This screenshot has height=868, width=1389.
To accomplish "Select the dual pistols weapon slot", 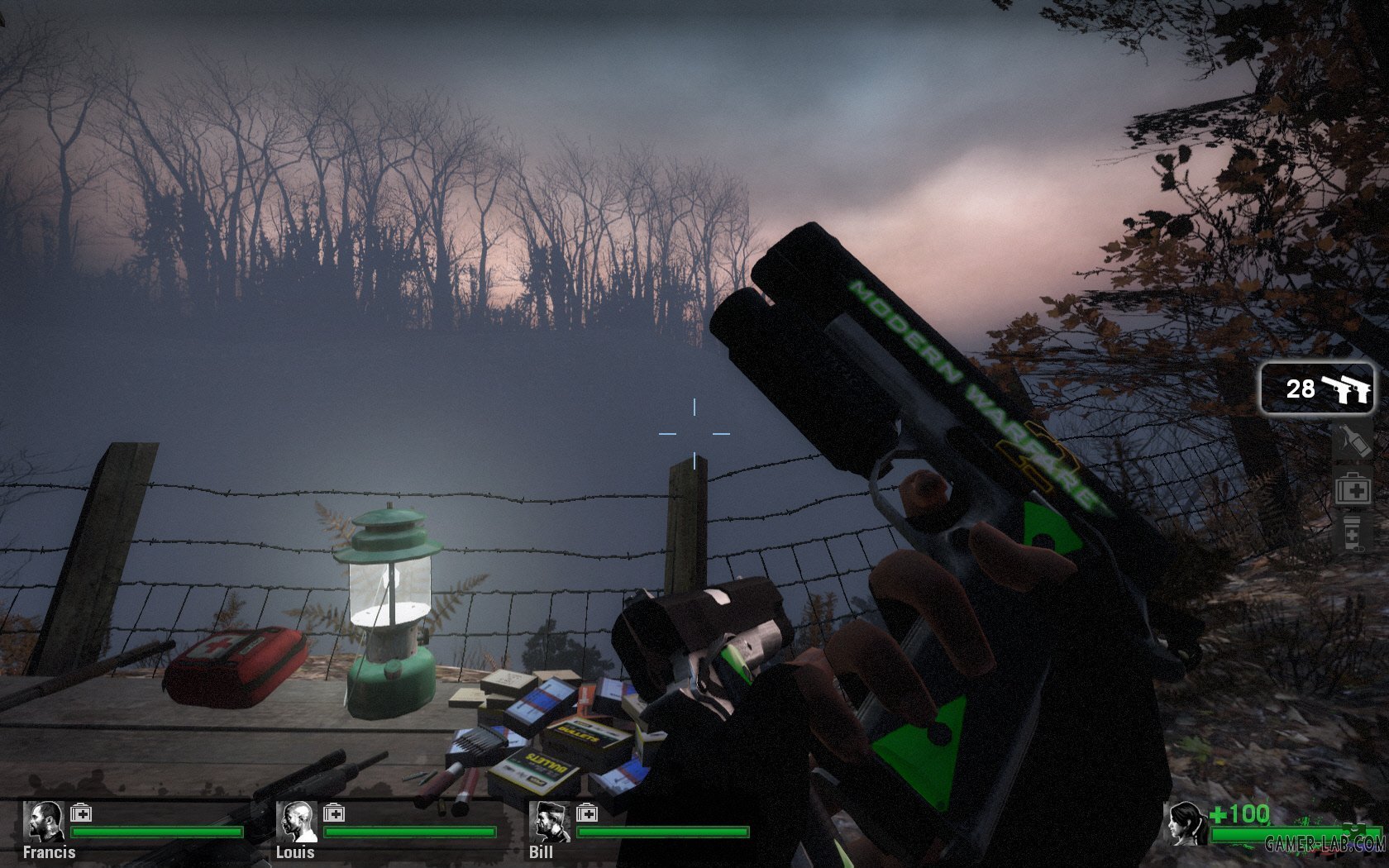I will (1317, 389).
